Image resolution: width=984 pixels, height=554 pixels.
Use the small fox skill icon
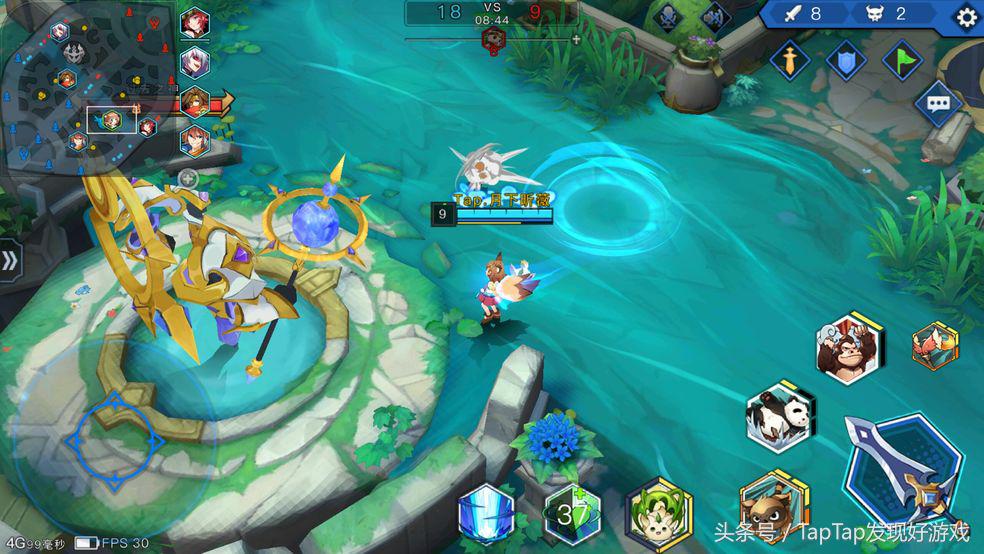[934, 347]
